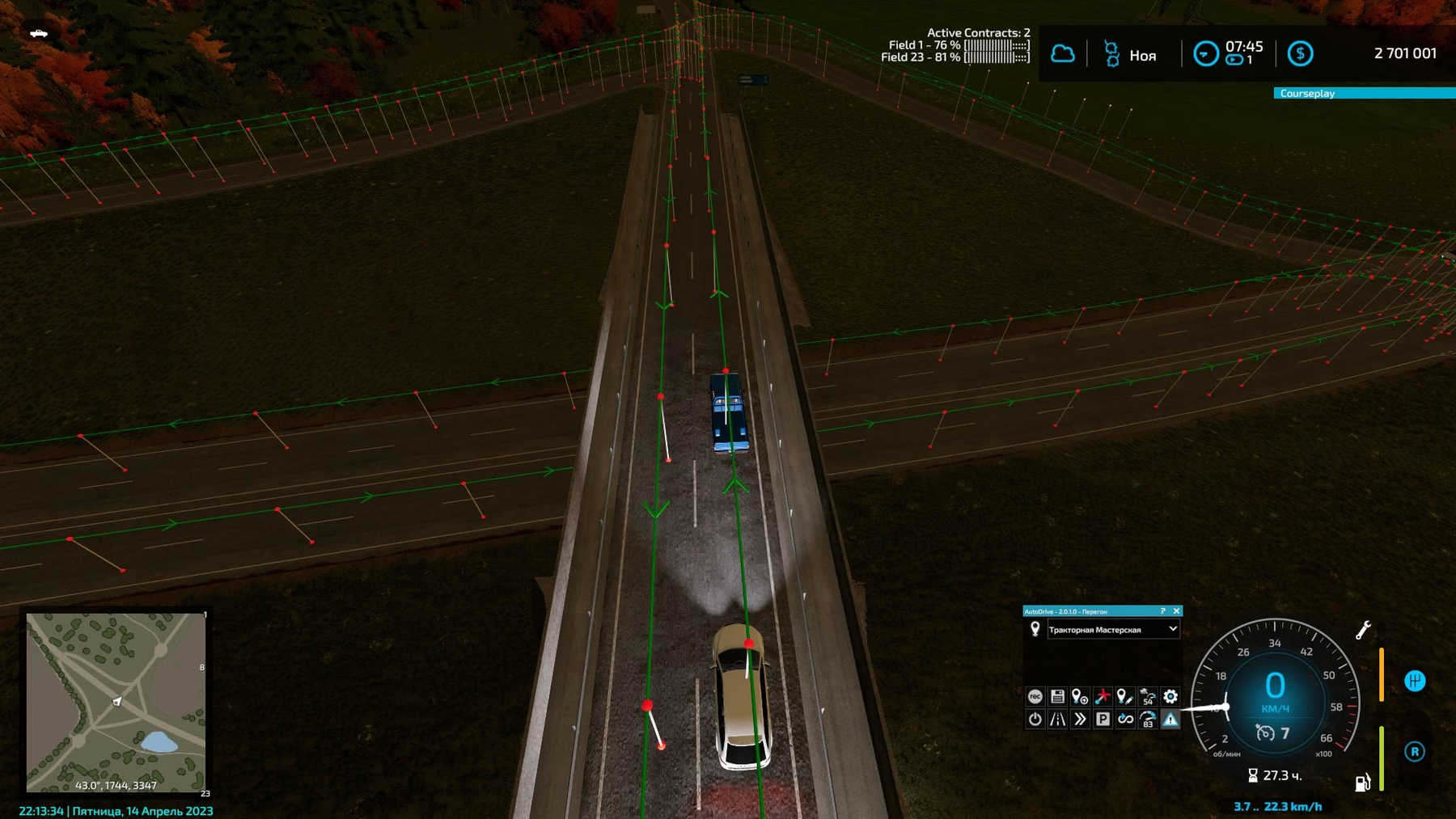The image size is (1456, 819).
Task: Open AutoDrive settings gear
Action: pos(1170,696)
